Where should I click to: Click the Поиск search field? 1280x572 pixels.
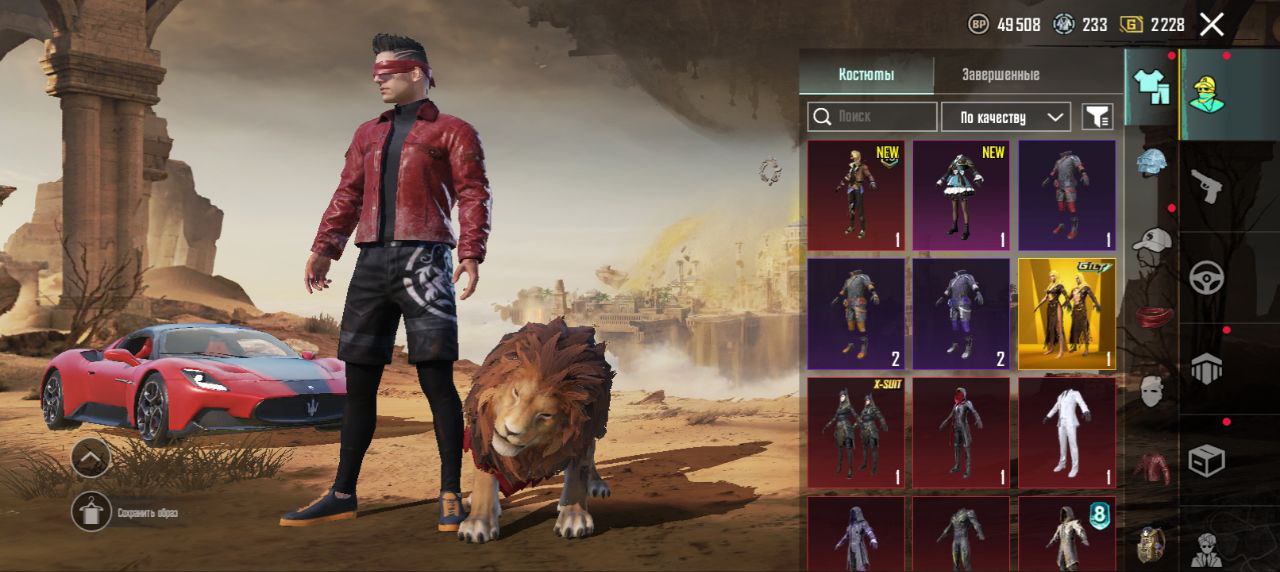pyautogui.click(x=873, y=117)
